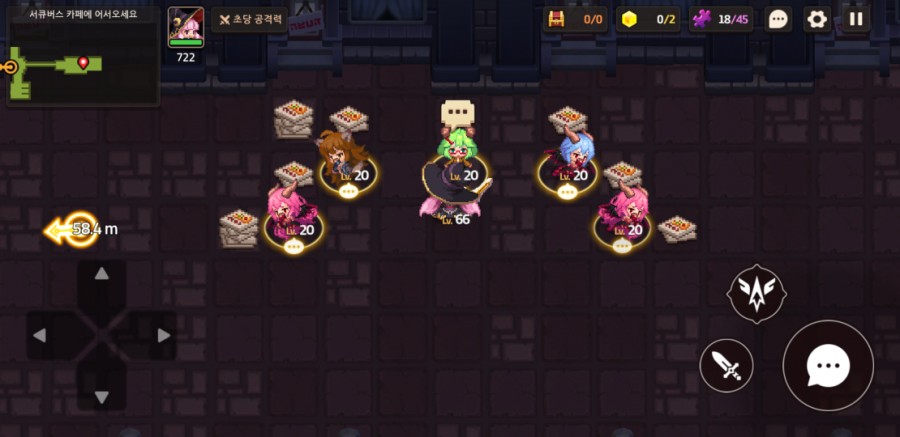Attack using the sword button
The width and height of the screenshot is (900, 437).
click(727, 366)
